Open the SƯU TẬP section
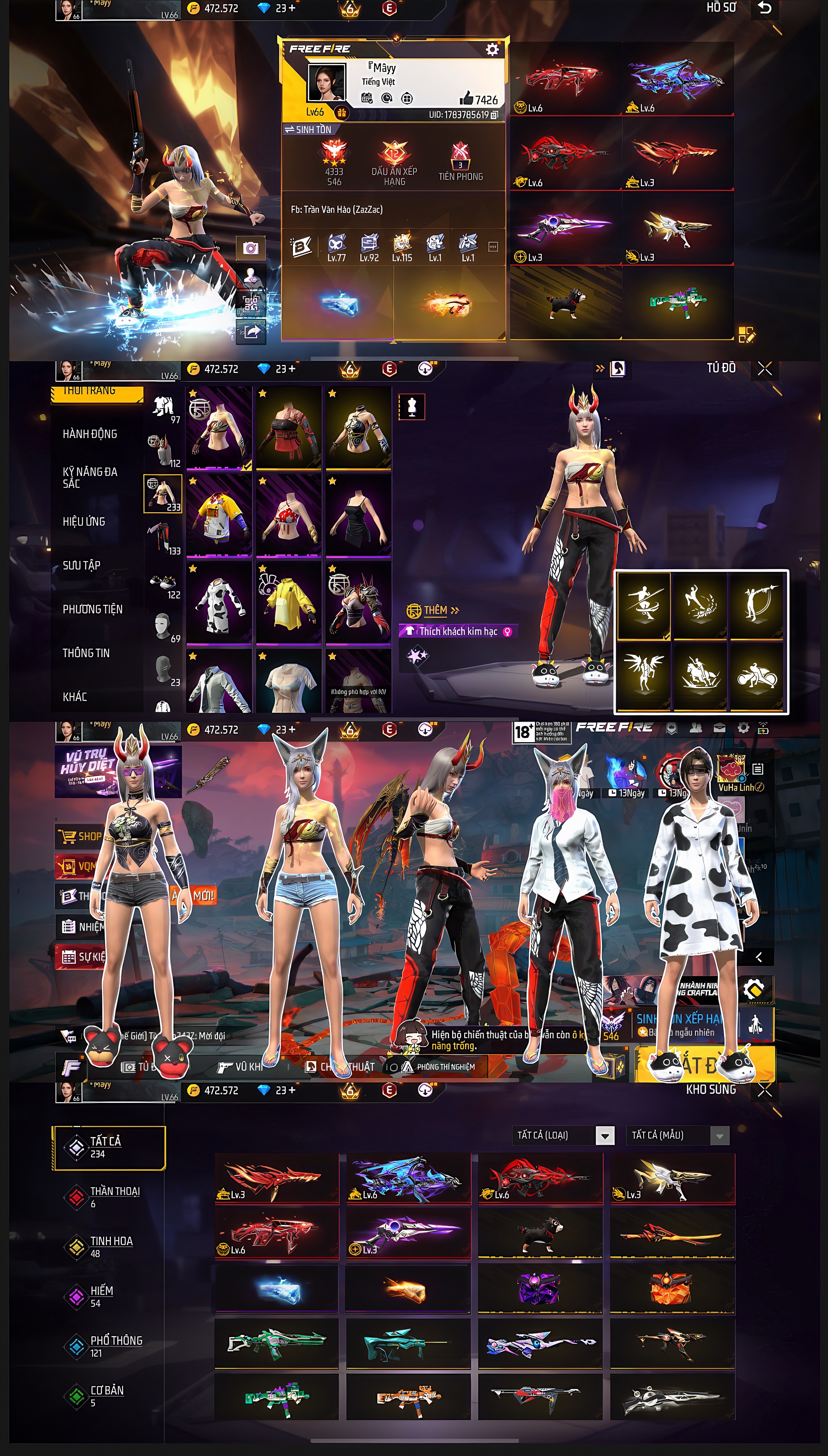Viewport: 828px width, 1456px height. (81, 565)
